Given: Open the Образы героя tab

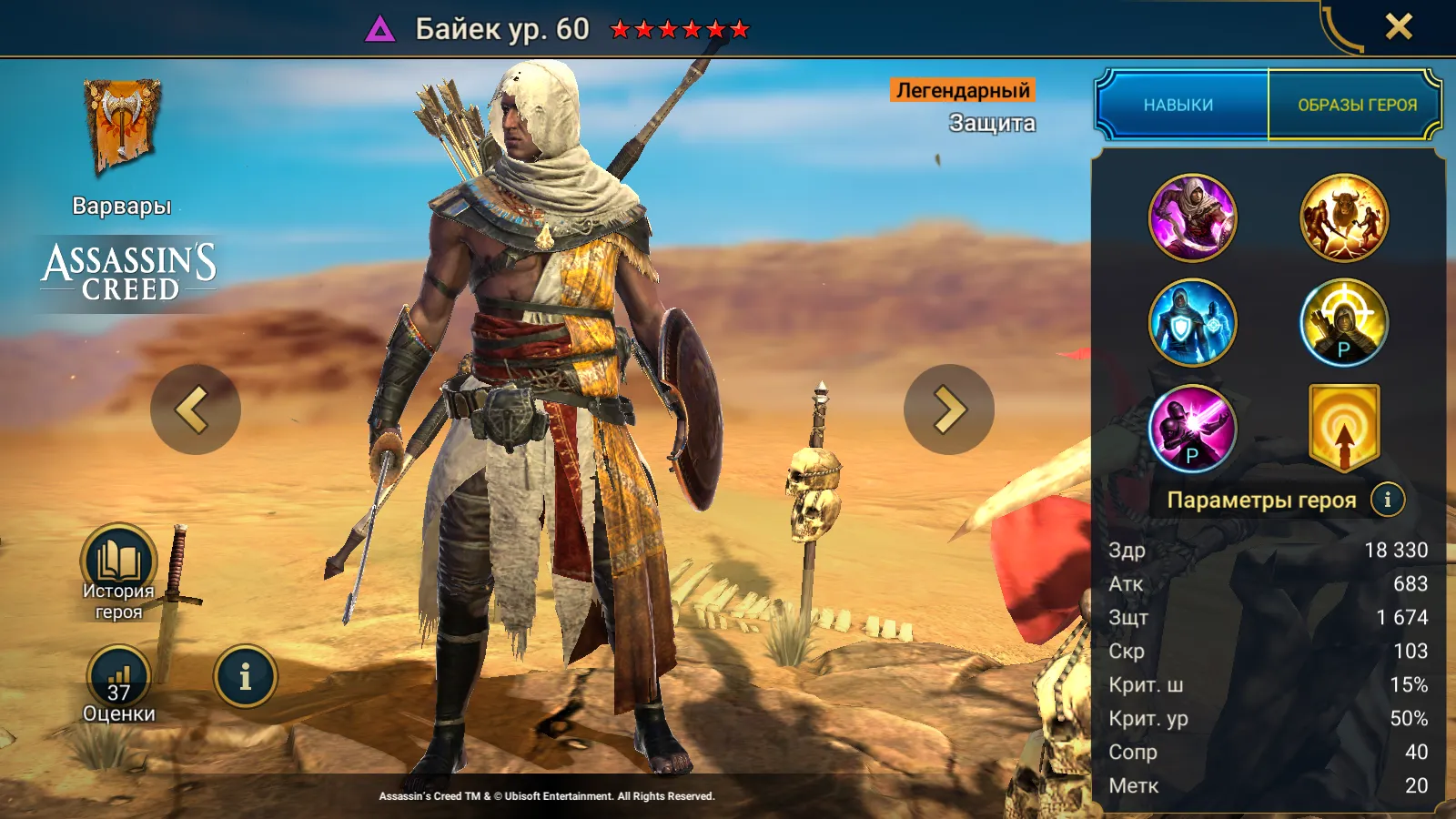Looking at the screenshot, I should click(x=1357, y=105).
